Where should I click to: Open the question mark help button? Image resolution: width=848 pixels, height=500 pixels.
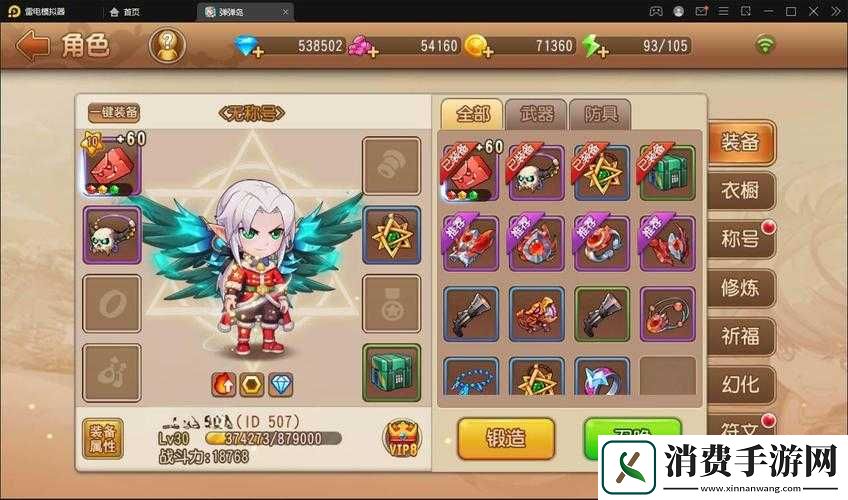pyautogui.click(x=167, y=45)
